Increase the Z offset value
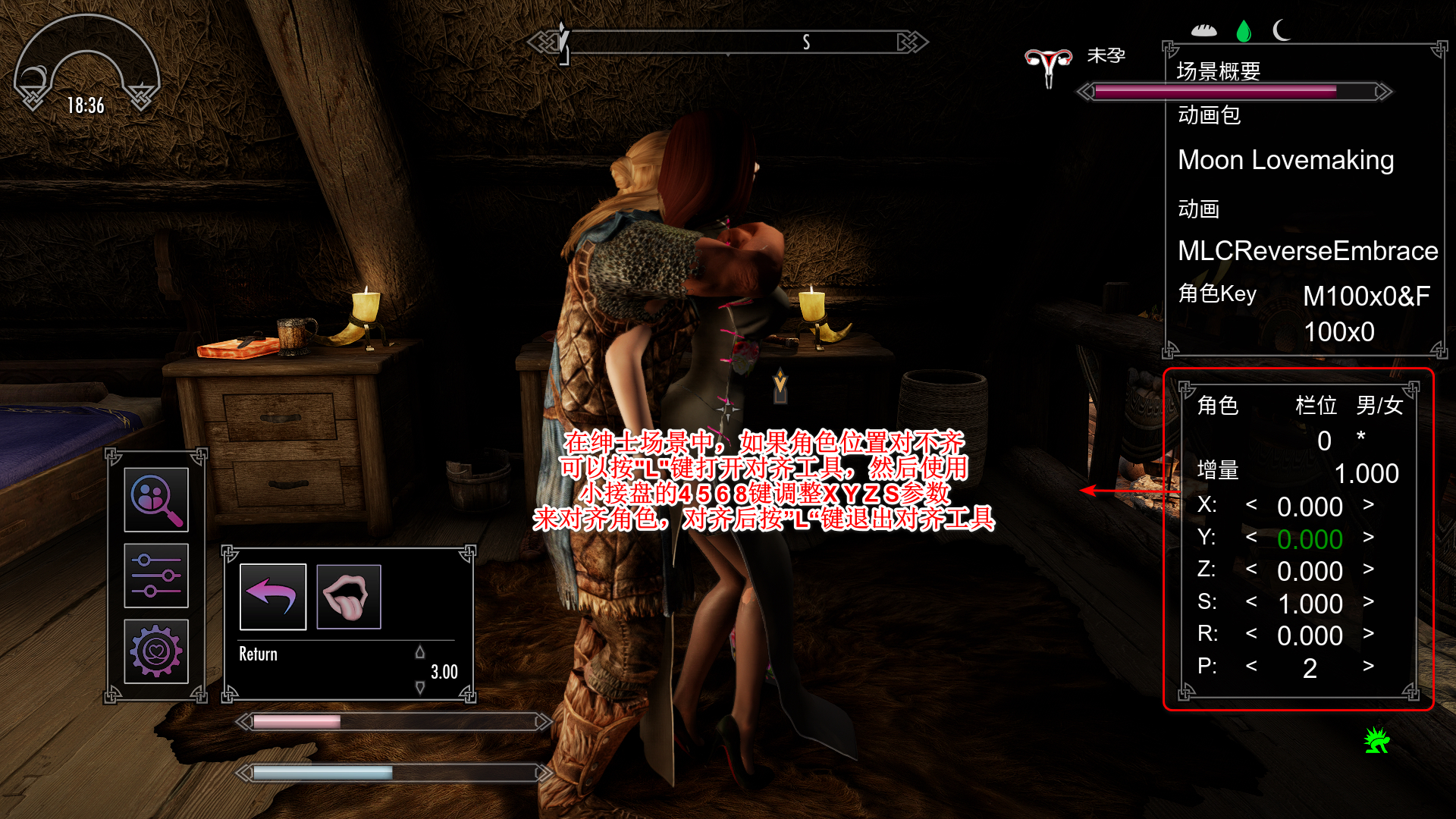 pyautogui.click(x=1368, y=570)
